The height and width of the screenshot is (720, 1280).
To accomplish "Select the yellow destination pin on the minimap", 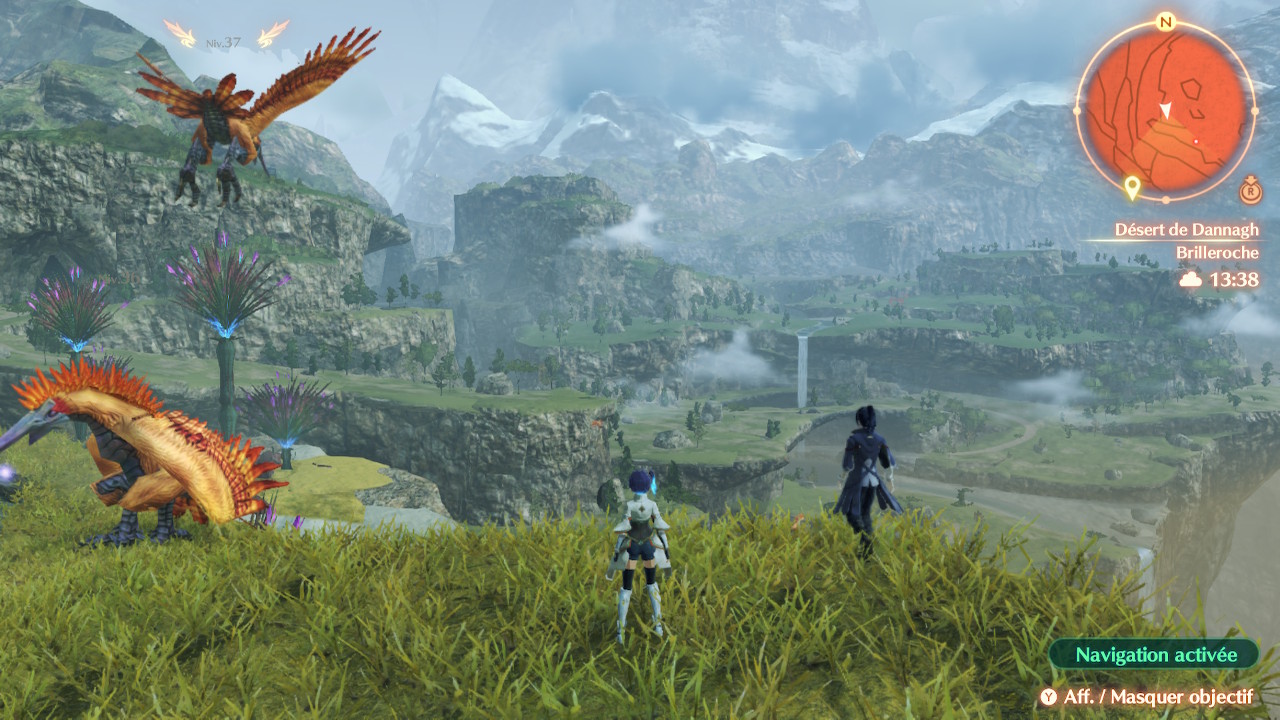I will click(1132, 187).
